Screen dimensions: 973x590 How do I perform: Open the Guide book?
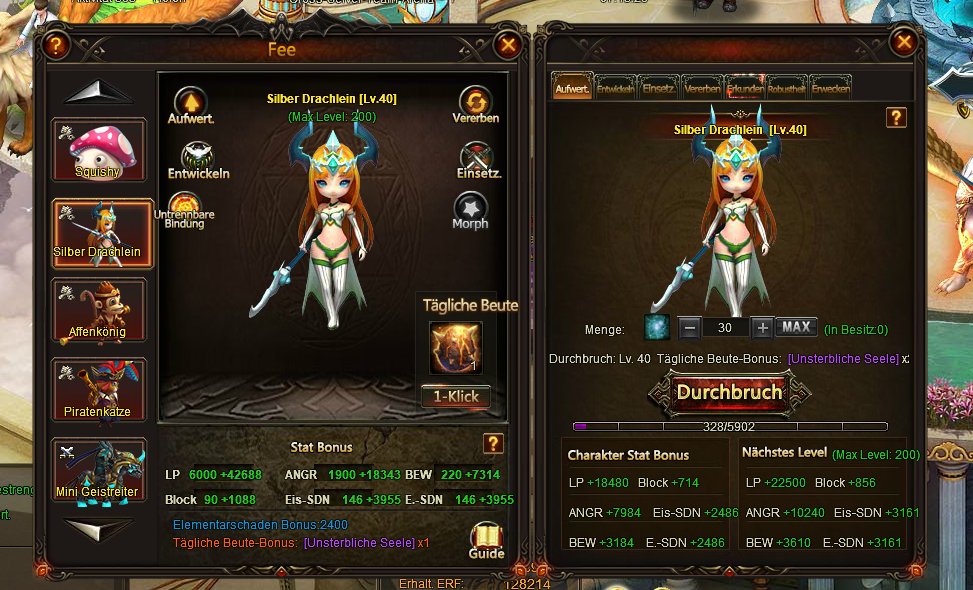(x=486, y=538)
